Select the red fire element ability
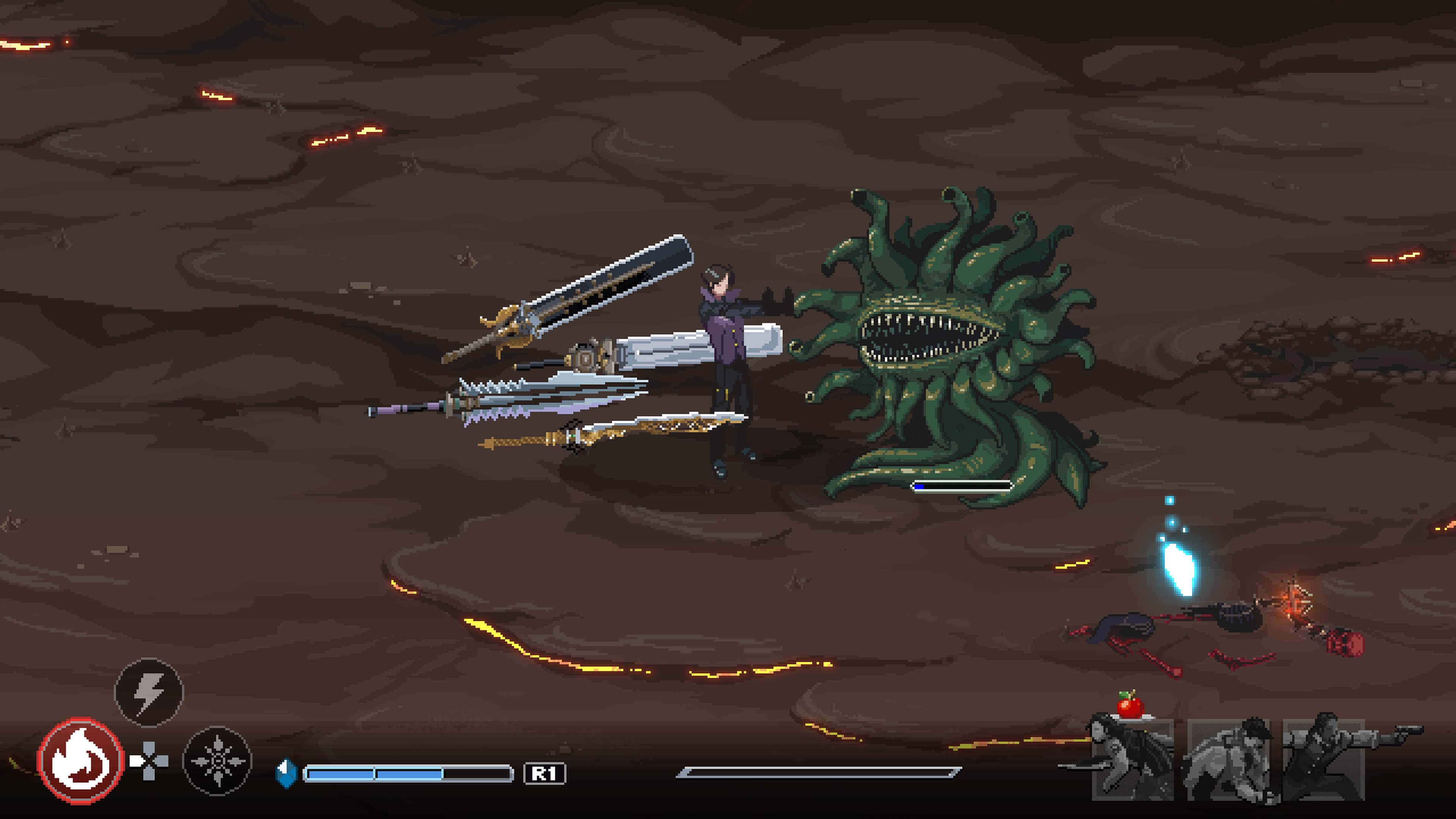 [x=80, y=760]
